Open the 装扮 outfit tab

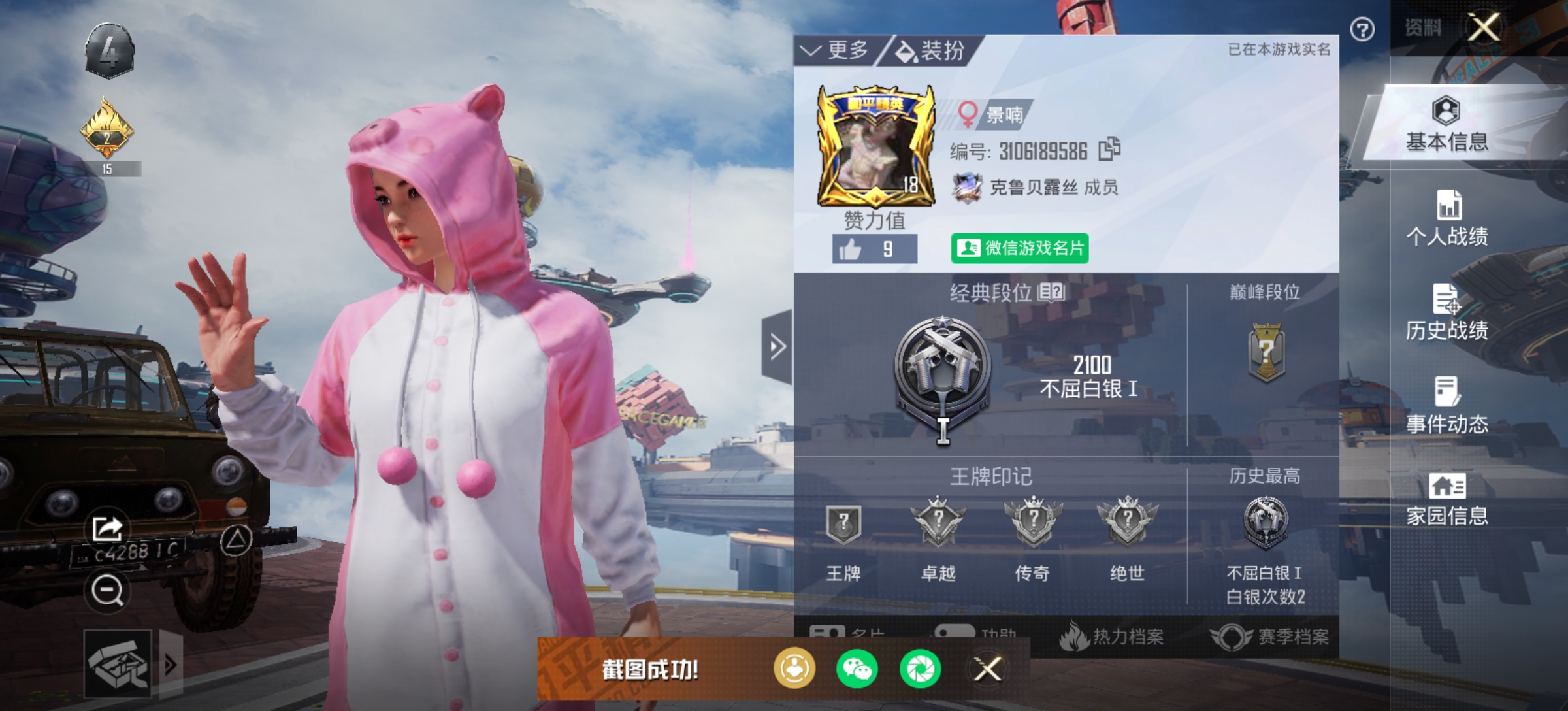pyautogui.click(x=930, y=50)
